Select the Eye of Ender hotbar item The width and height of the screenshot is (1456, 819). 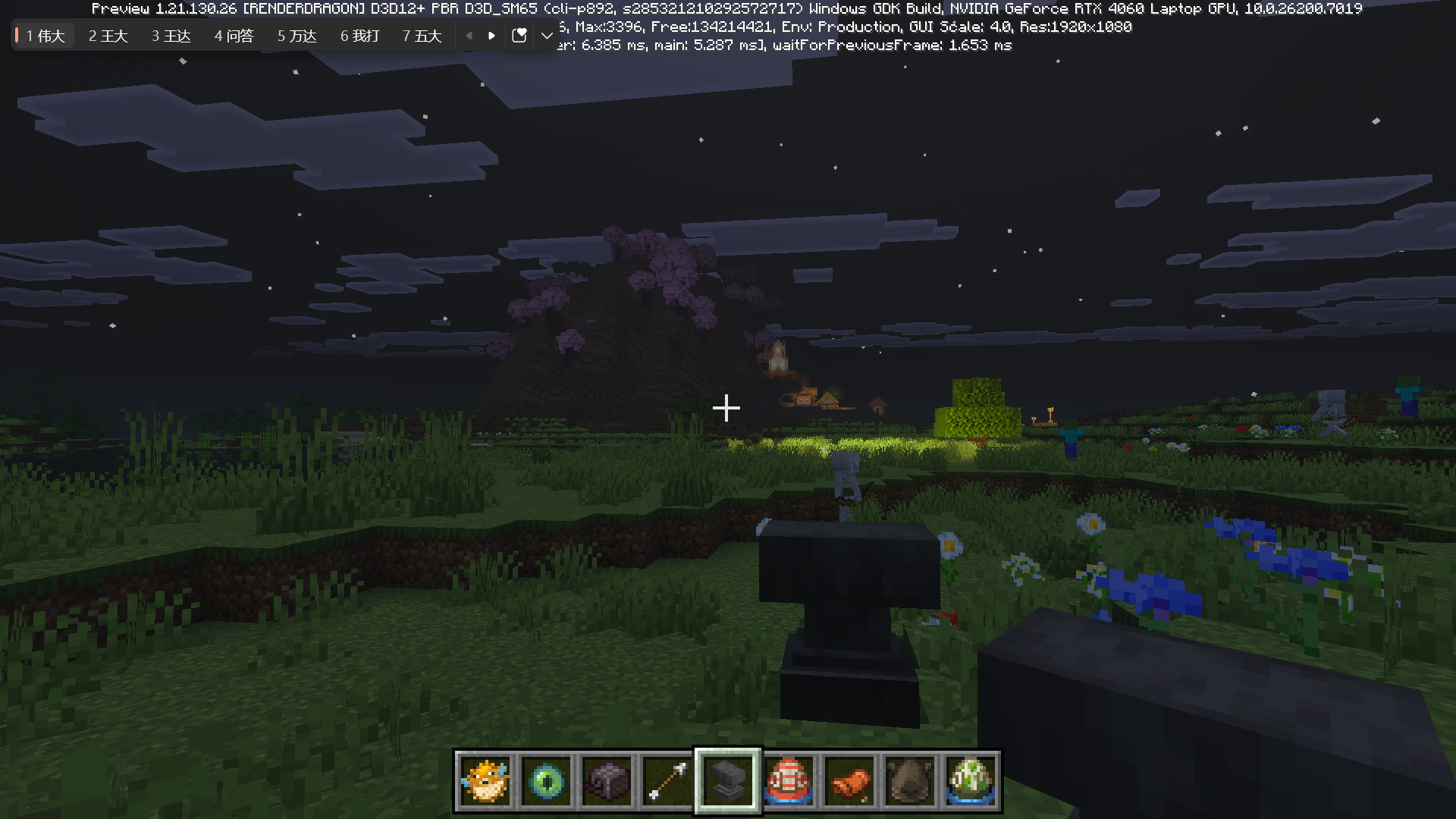(x=546, y=781)
